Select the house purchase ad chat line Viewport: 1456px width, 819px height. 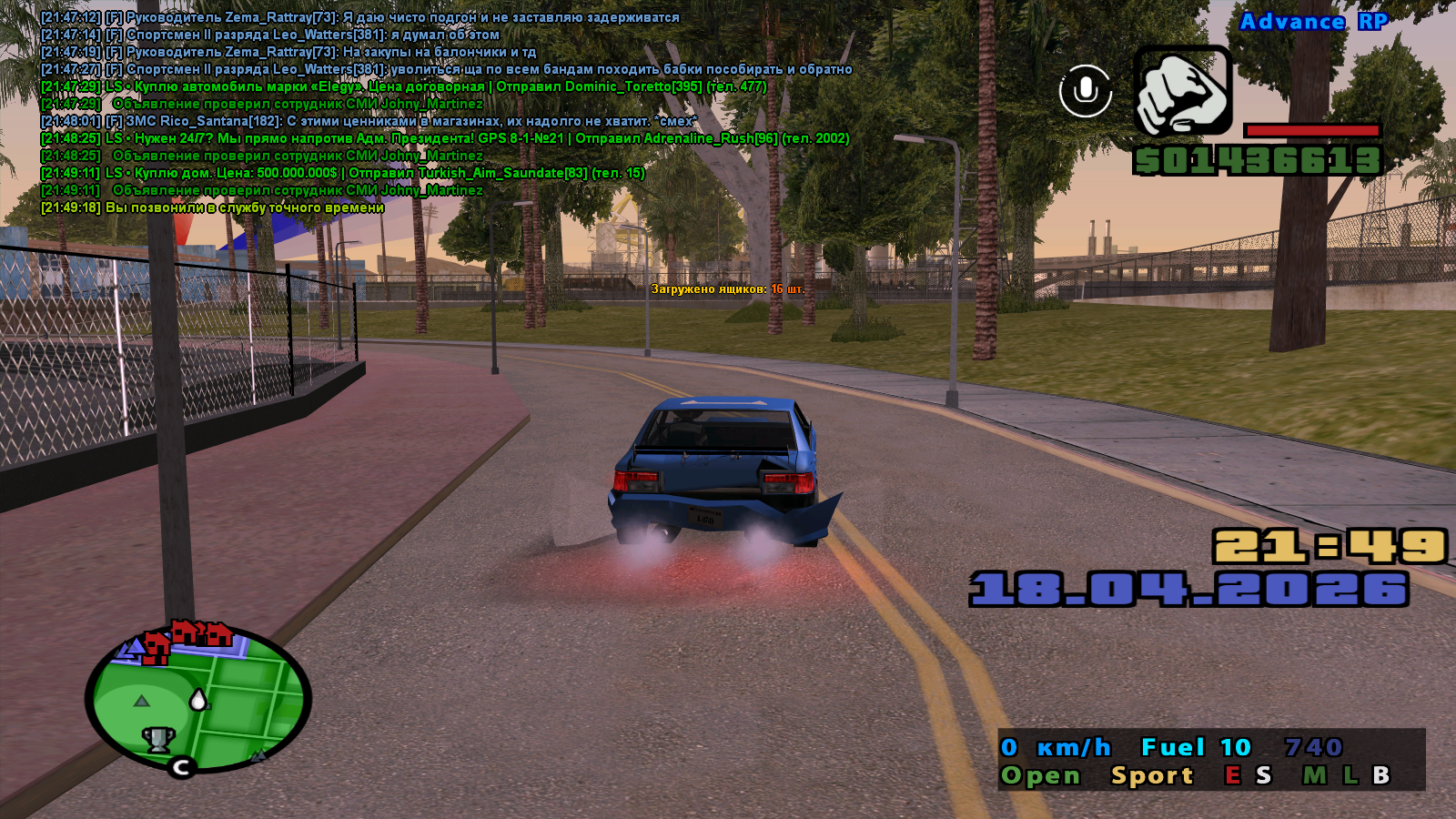click(x=342, y=173)
